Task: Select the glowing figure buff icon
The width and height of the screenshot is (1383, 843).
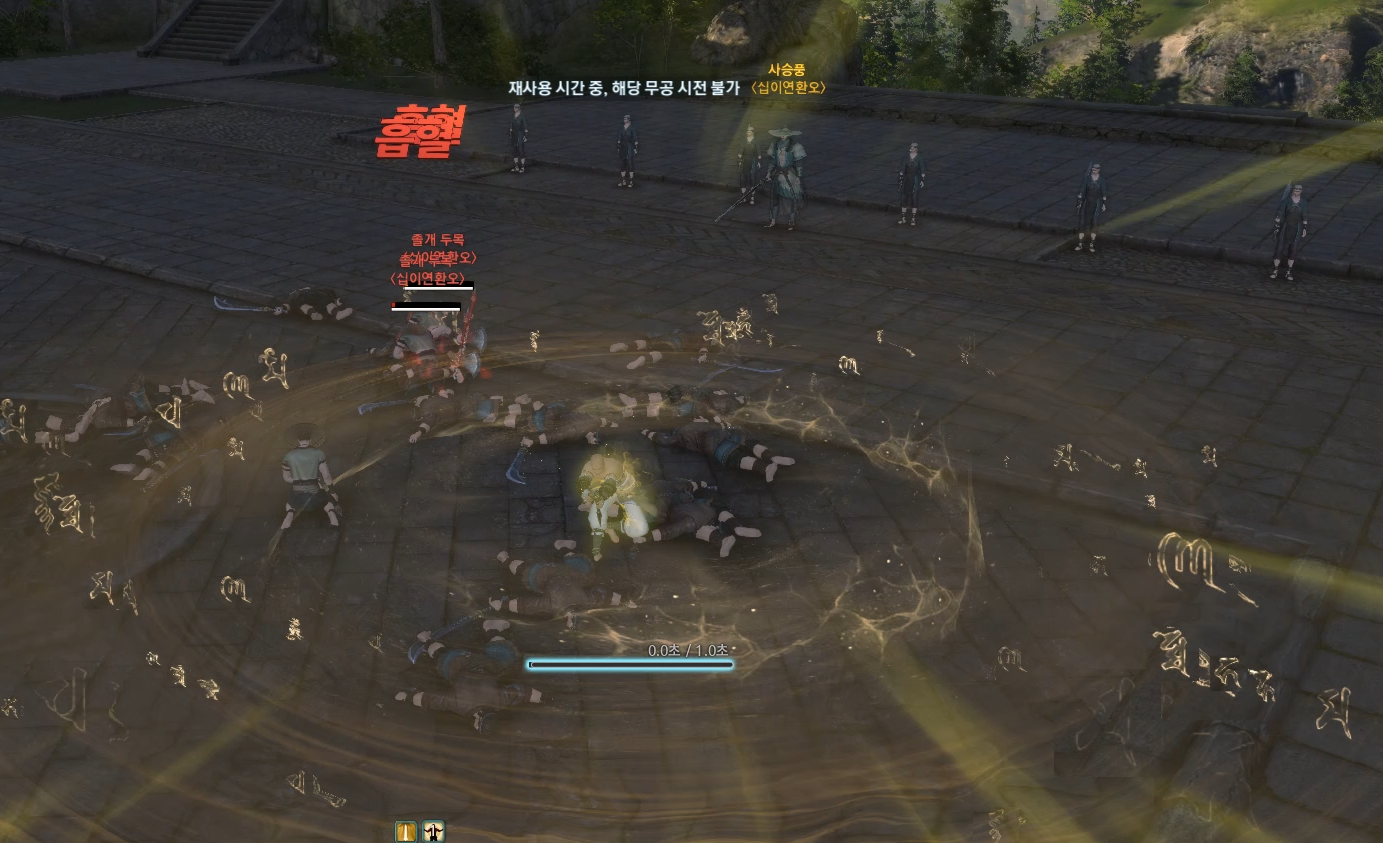Action: [x=433, y=831]
